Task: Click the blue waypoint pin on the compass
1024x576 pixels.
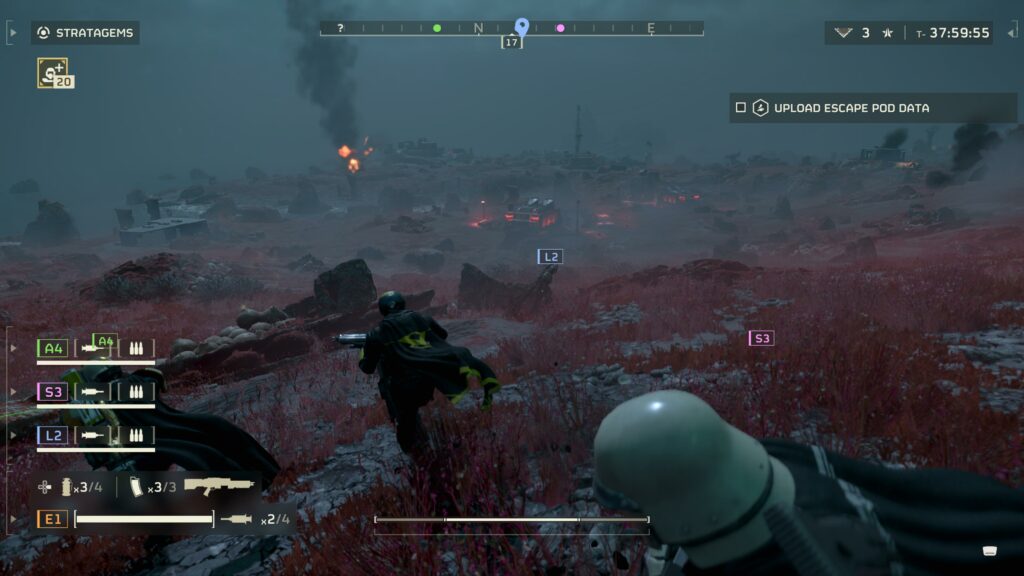Action: tap(521, 26)
